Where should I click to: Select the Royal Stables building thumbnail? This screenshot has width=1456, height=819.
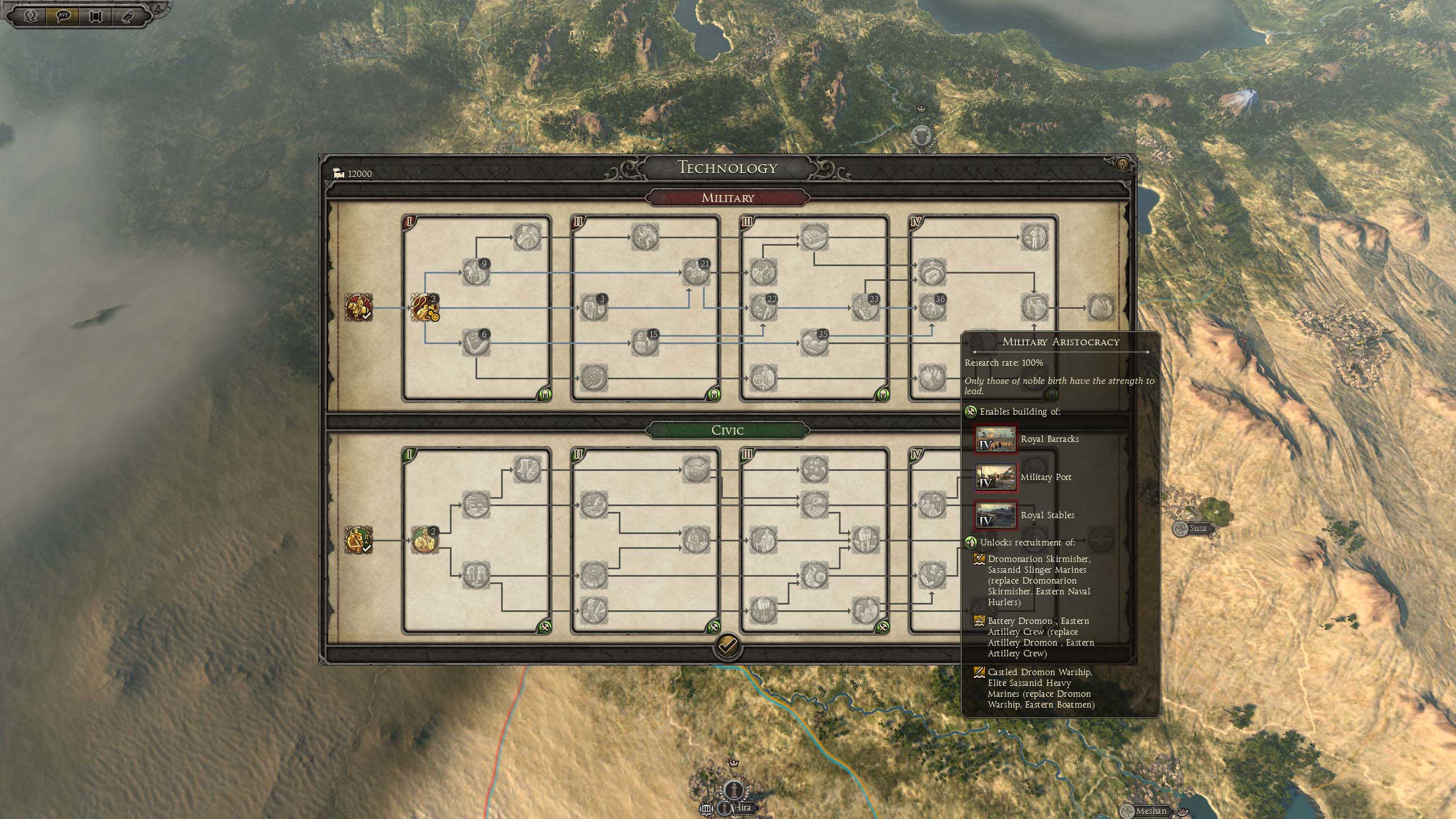click(995, 515)
